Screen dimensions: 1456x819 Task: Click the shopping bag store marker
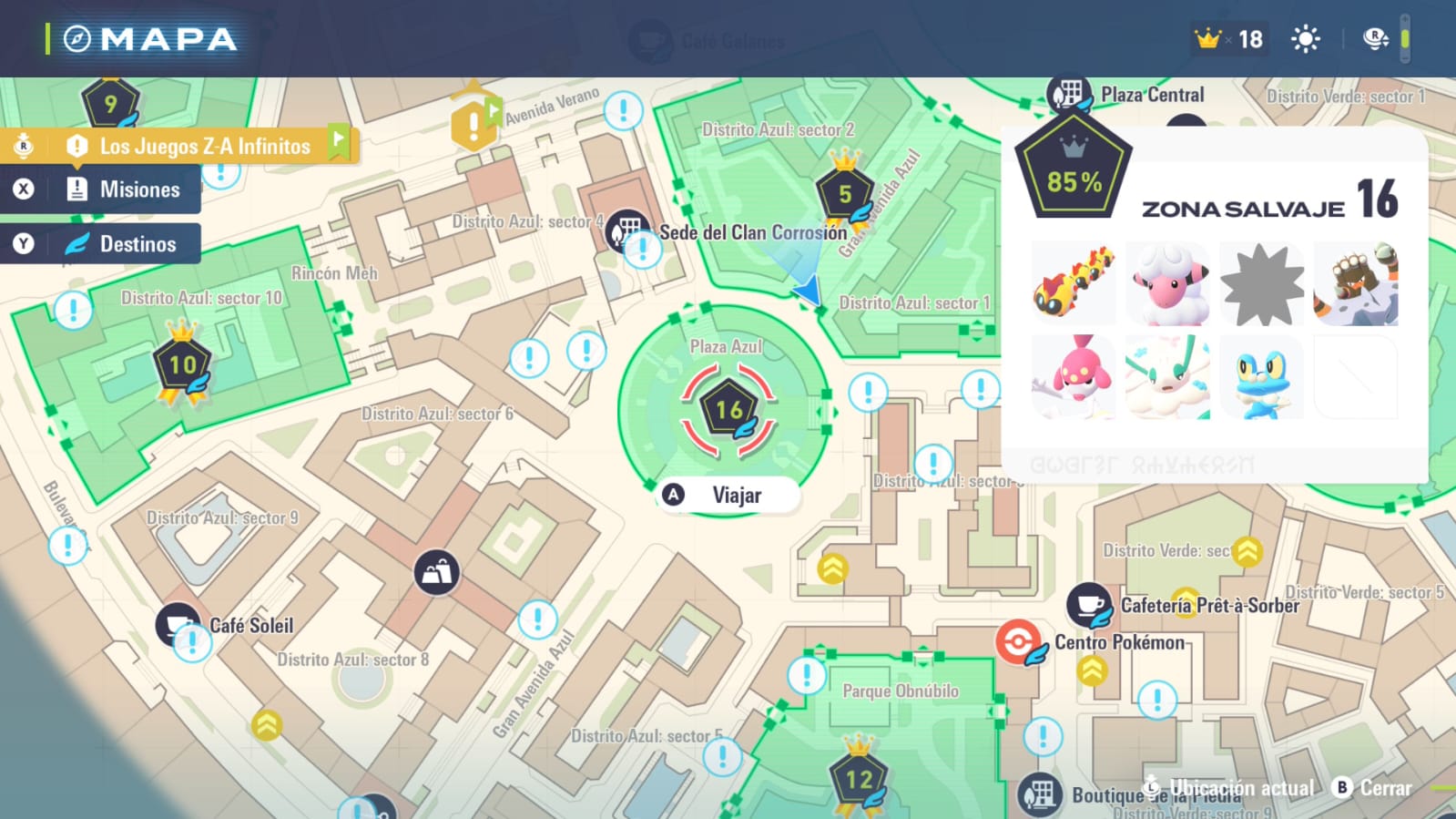point(436,572)
